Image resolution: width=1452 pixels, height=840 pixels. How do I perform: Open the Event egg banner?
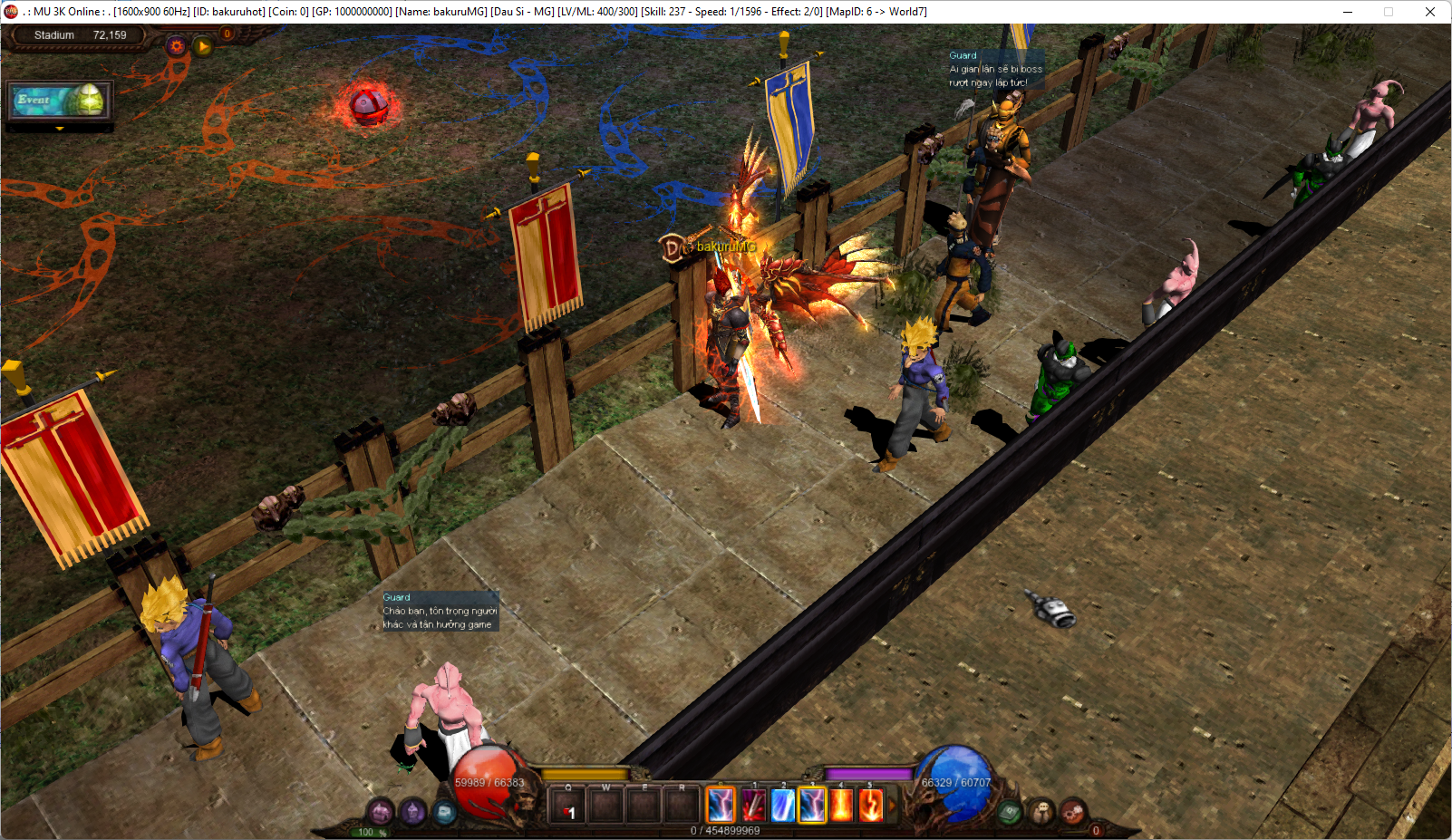(60, 101)
